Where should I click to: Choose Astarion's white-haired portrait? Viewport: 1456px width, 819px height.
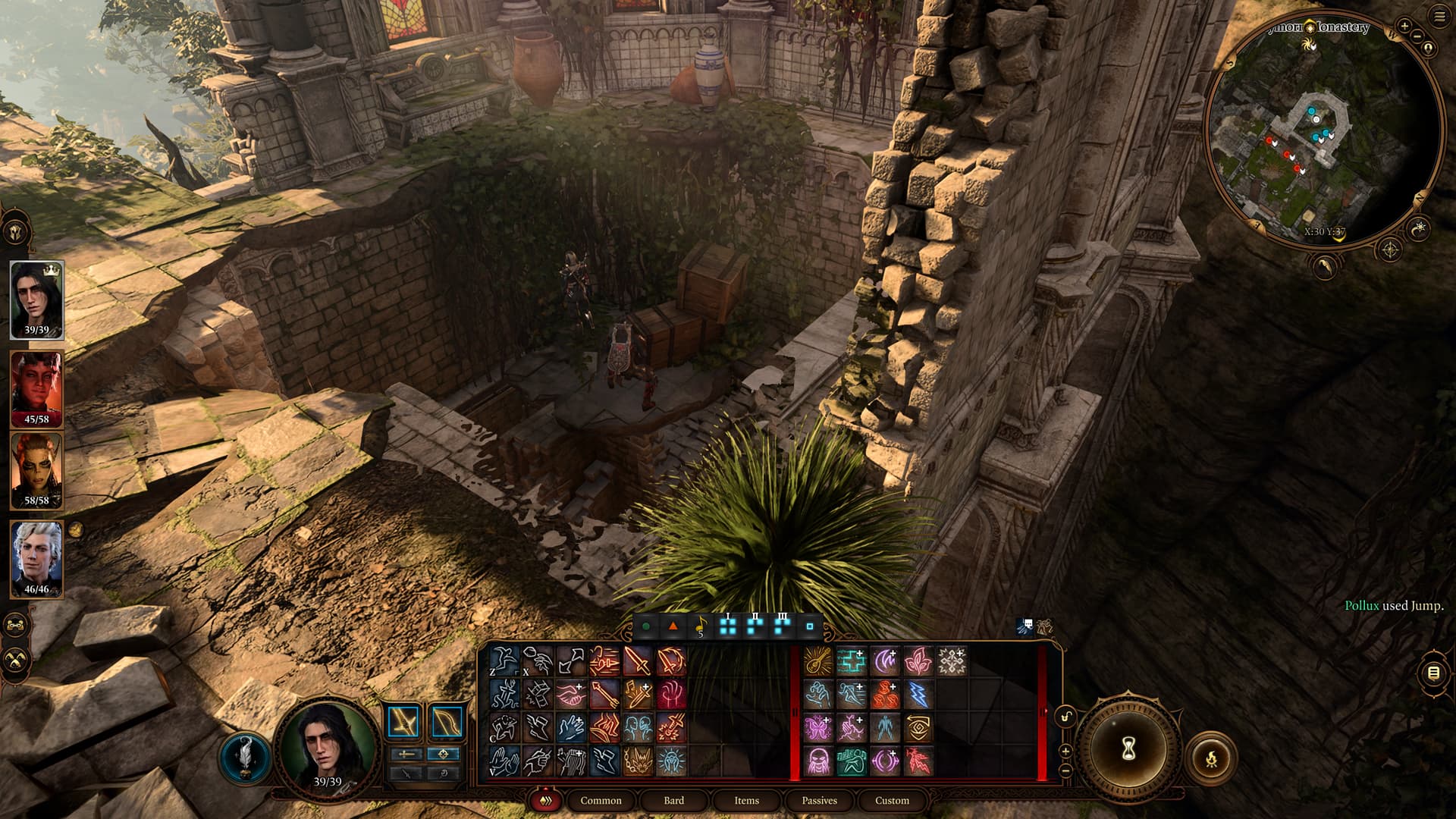36,557
